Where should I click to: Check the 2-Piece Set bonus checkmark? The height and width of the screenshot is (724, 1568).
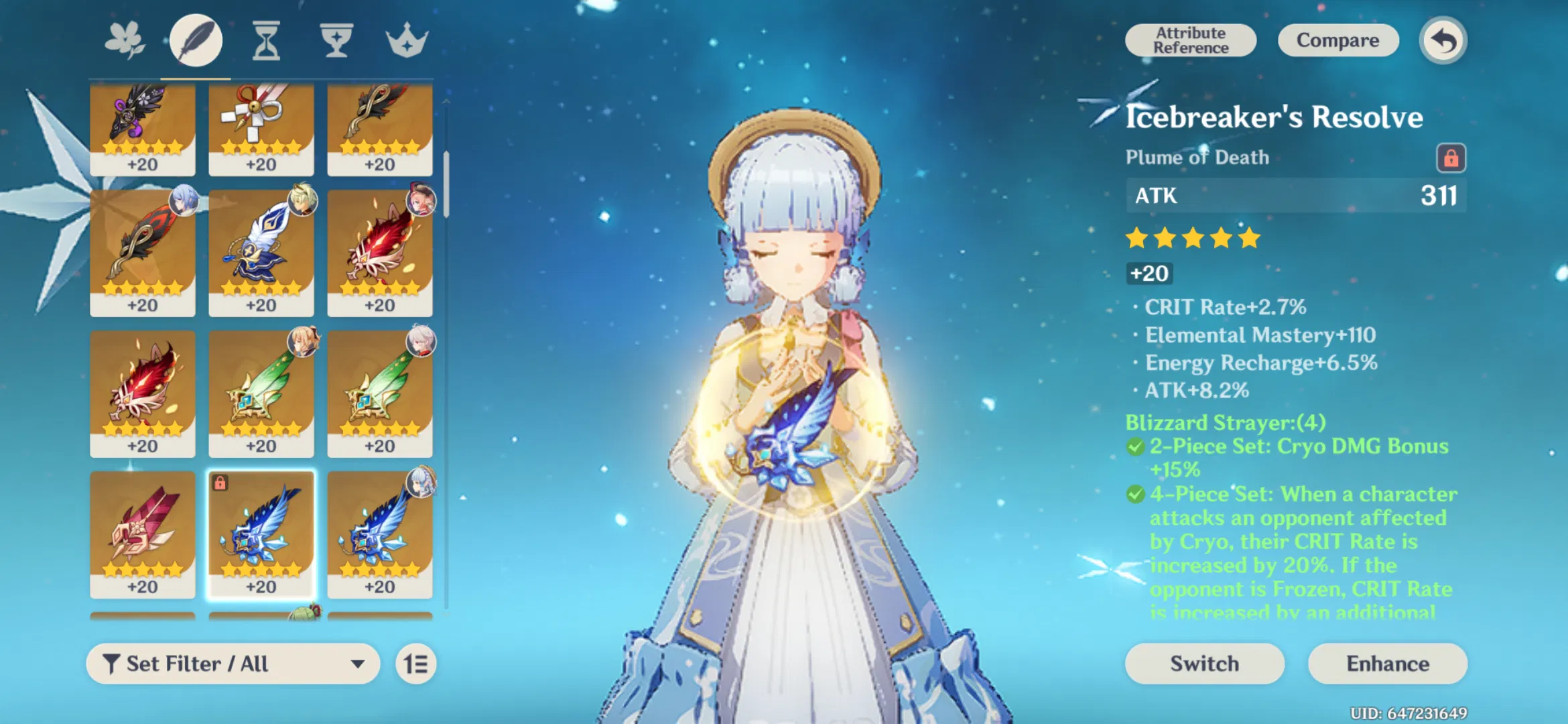[x=1135, y=446]
